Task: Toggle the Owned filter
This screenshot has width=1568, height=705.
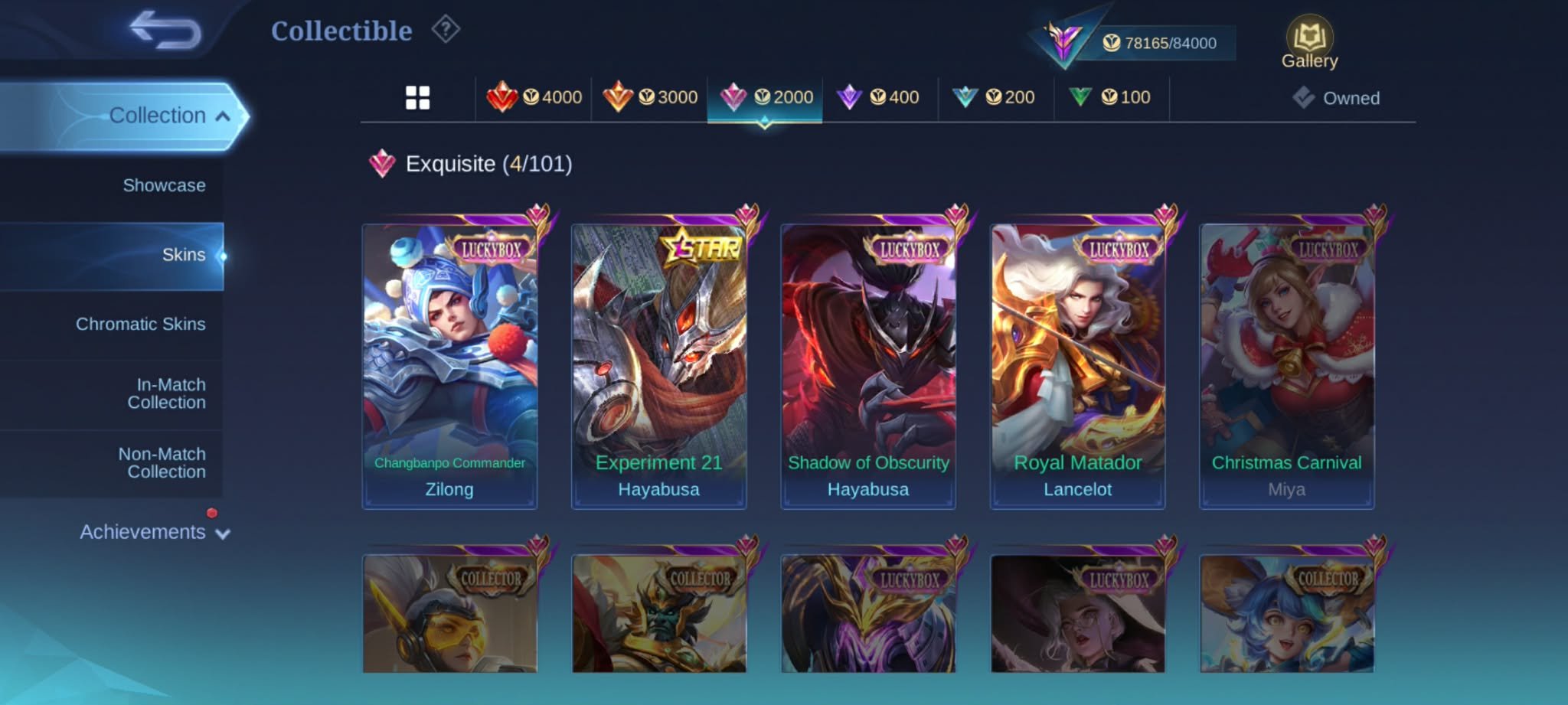Action: [1338, 97]
